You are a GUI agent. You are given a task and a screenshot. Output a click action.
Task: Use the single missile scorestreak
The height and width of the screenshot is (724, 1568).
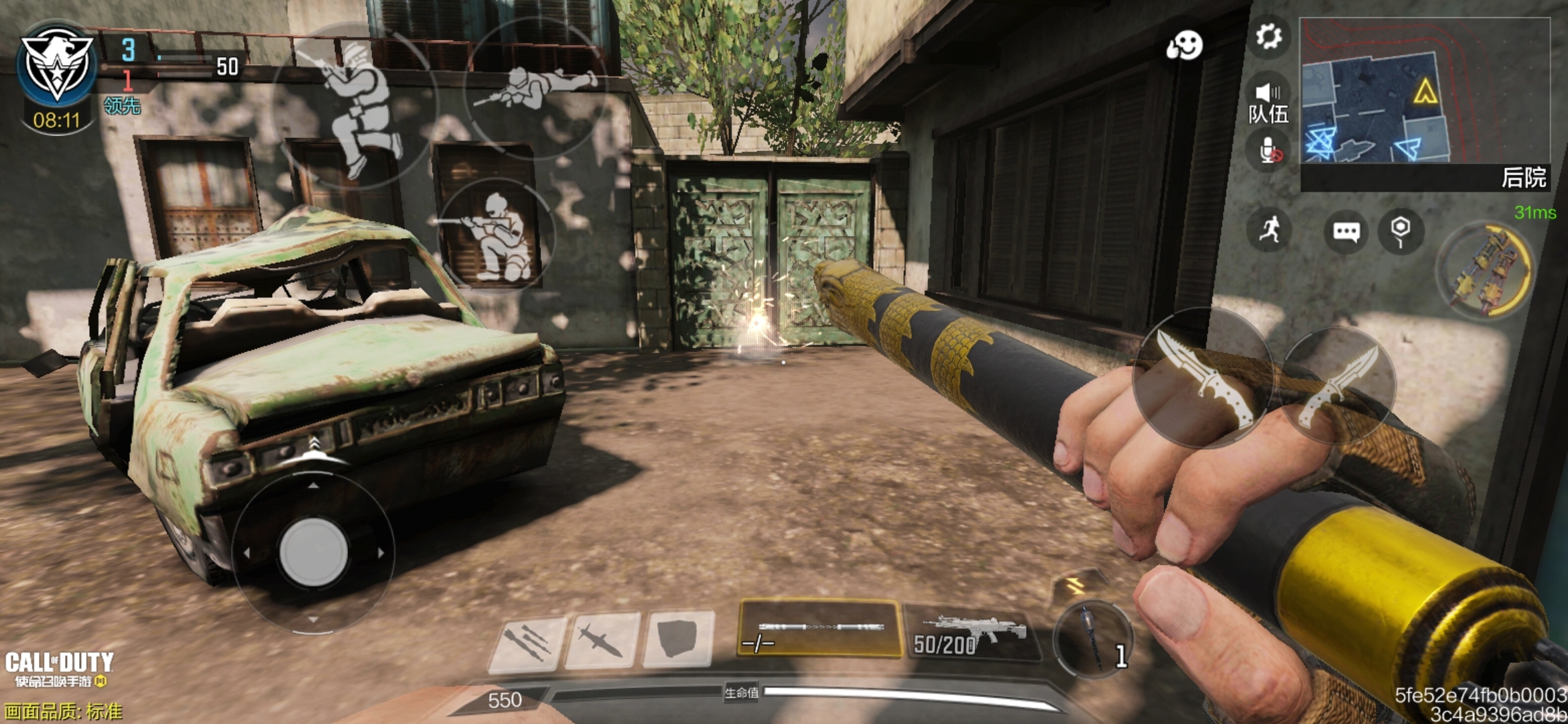coord(602,641)
